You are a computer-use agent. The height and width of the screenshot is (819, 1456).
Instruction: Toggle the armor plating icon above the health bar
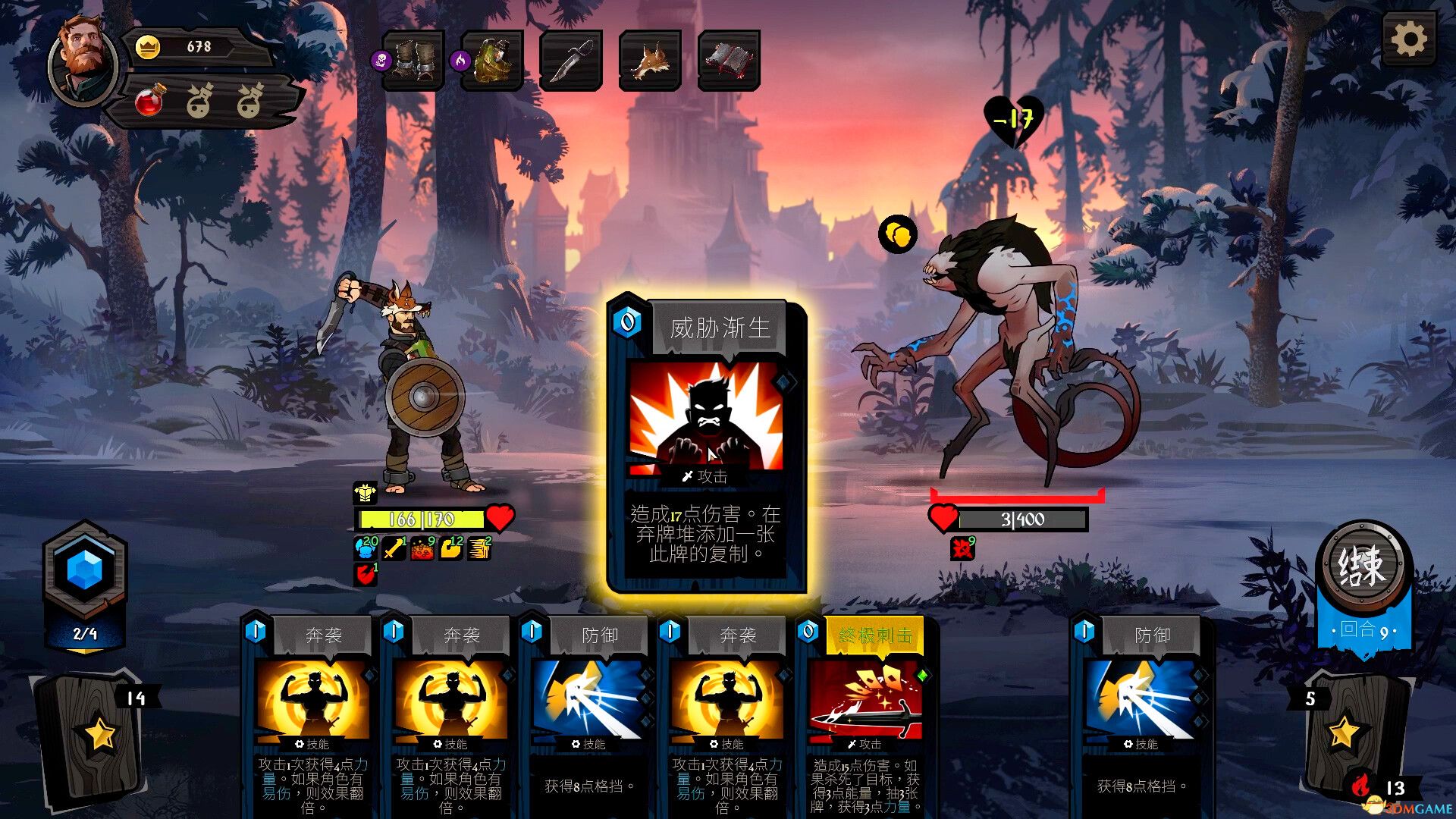[366, 494]
